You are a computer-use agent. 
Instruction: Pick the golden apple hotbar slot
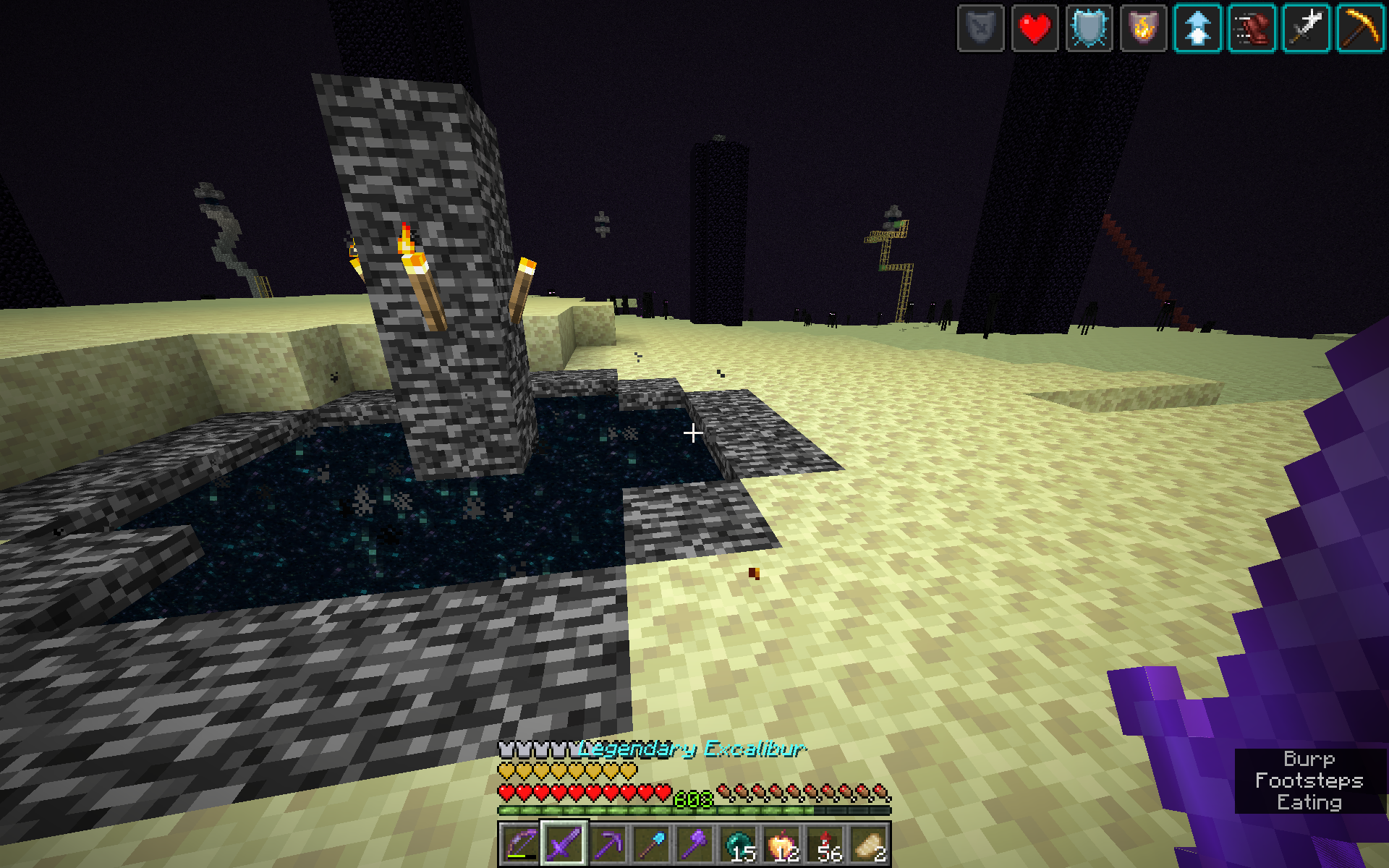[x=781, y=843]
